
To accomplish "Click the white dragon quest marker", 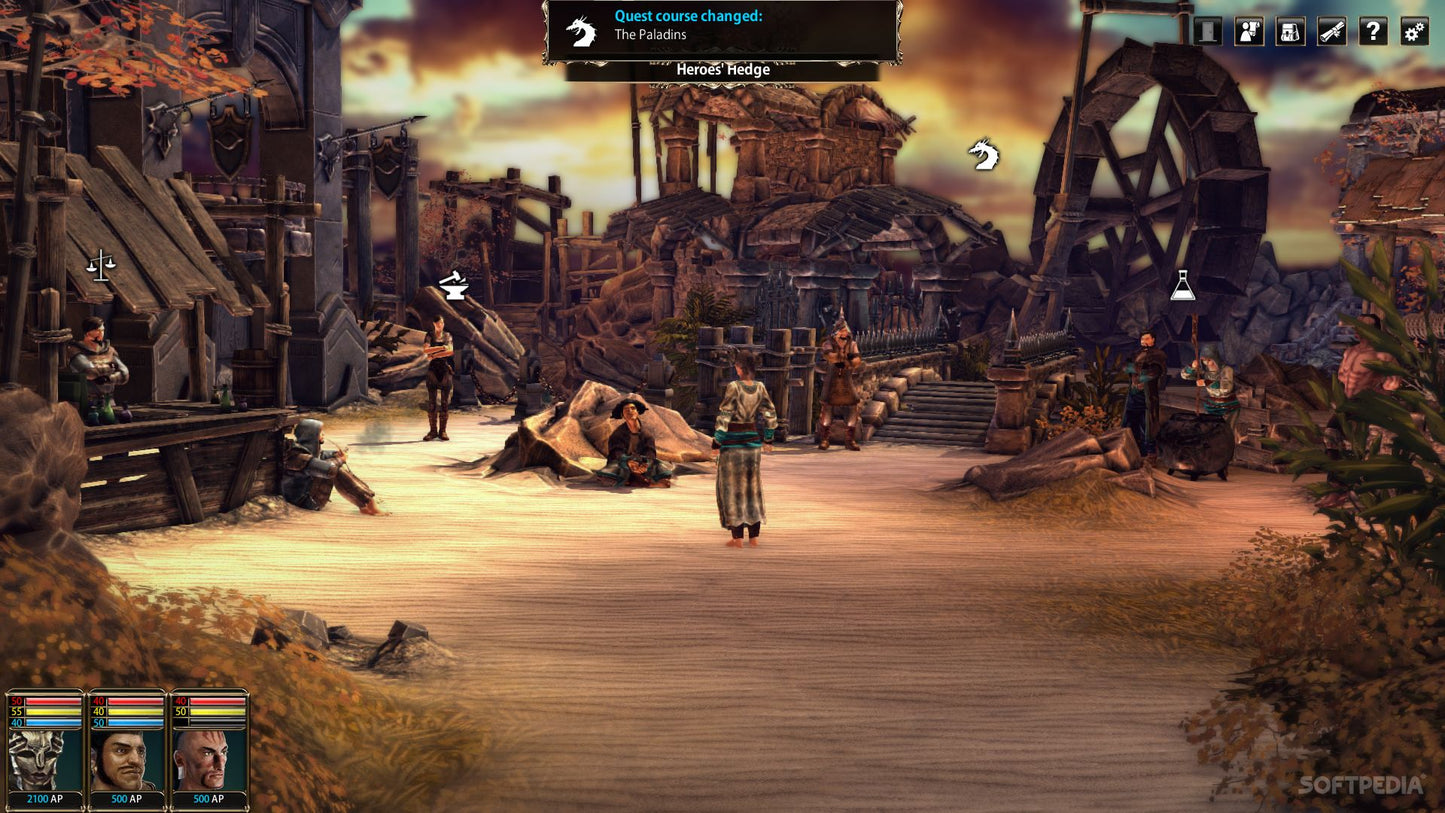I will click(x=983, y=155).
